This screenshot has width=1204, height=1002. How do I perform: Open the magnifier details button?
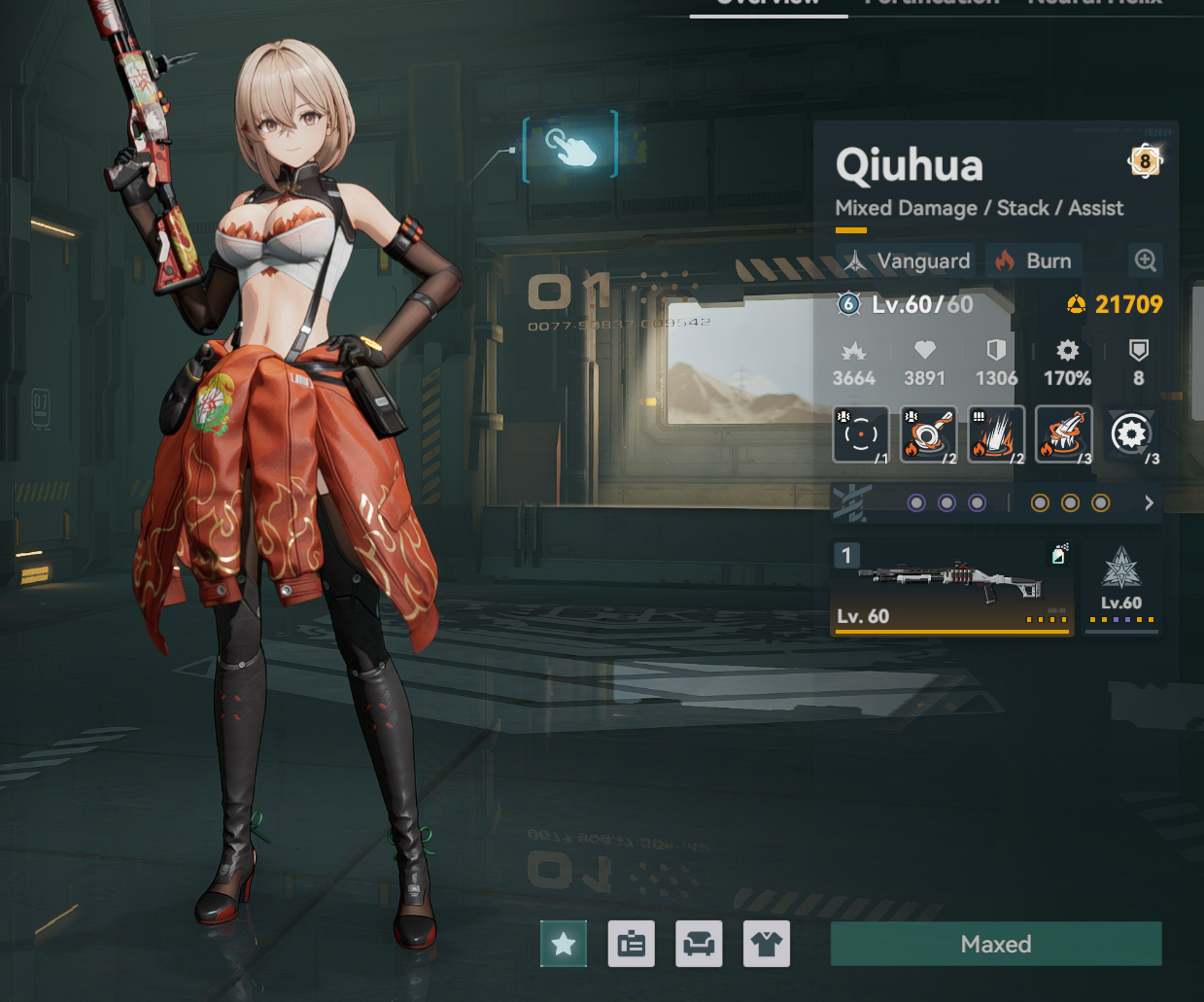[1146, 260]
